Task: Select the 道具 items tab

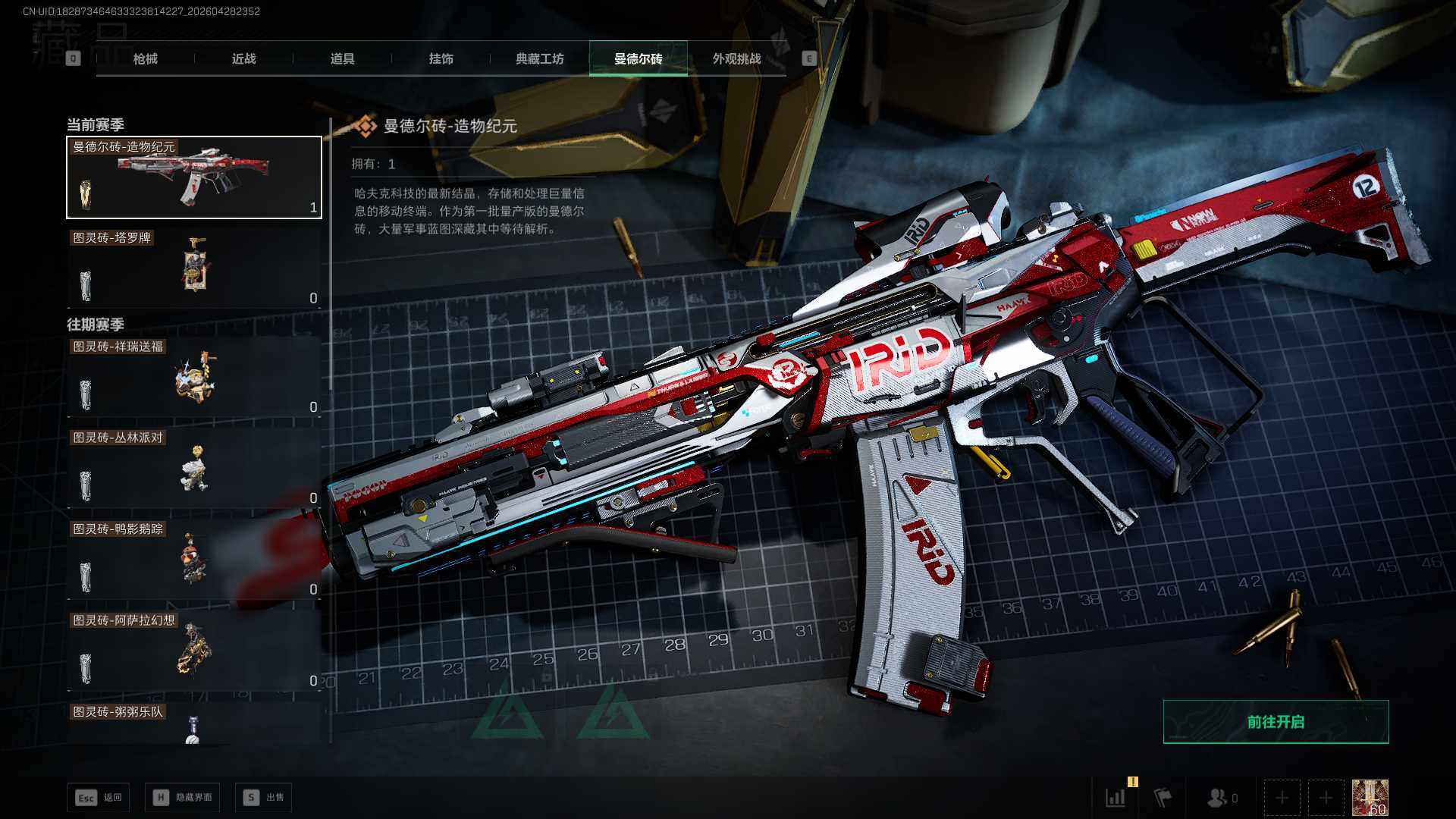Action: 342,58
